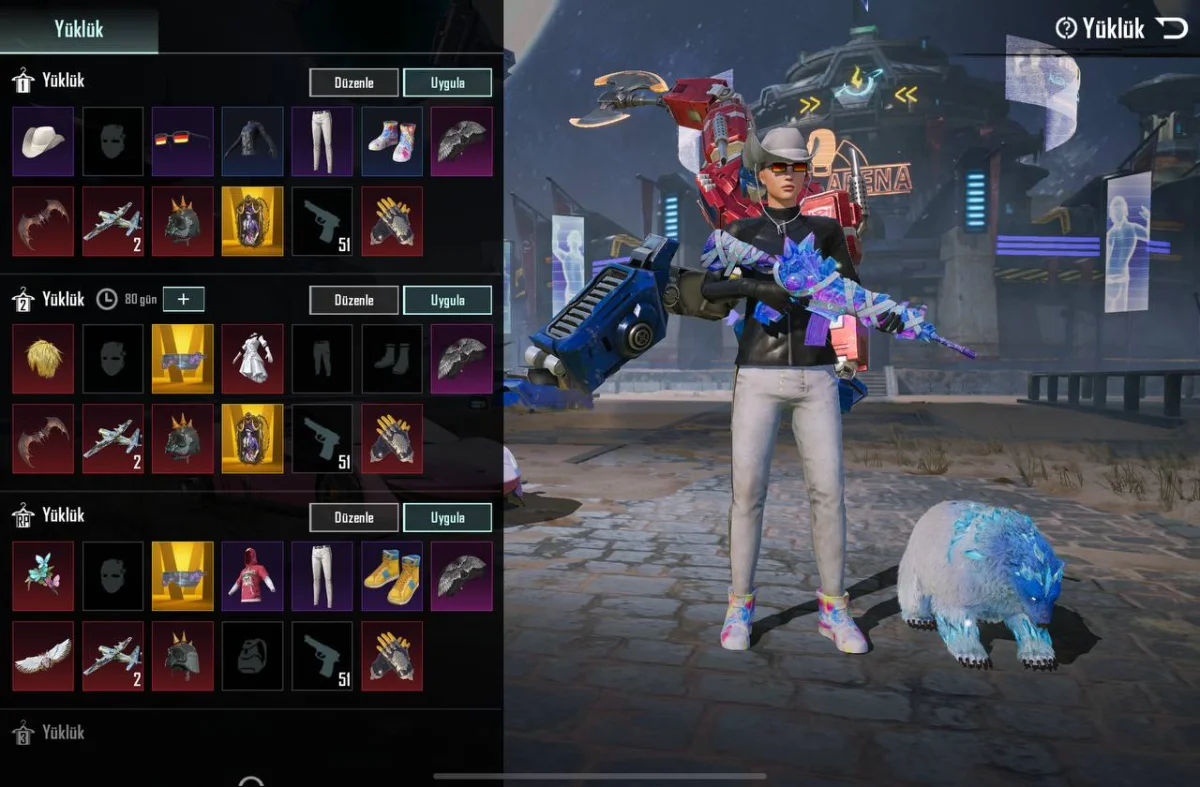Extend preset 2 duration with plus button
This screenshot has height=787, width=1200.
pyautogui.click(x=183, y=299)
